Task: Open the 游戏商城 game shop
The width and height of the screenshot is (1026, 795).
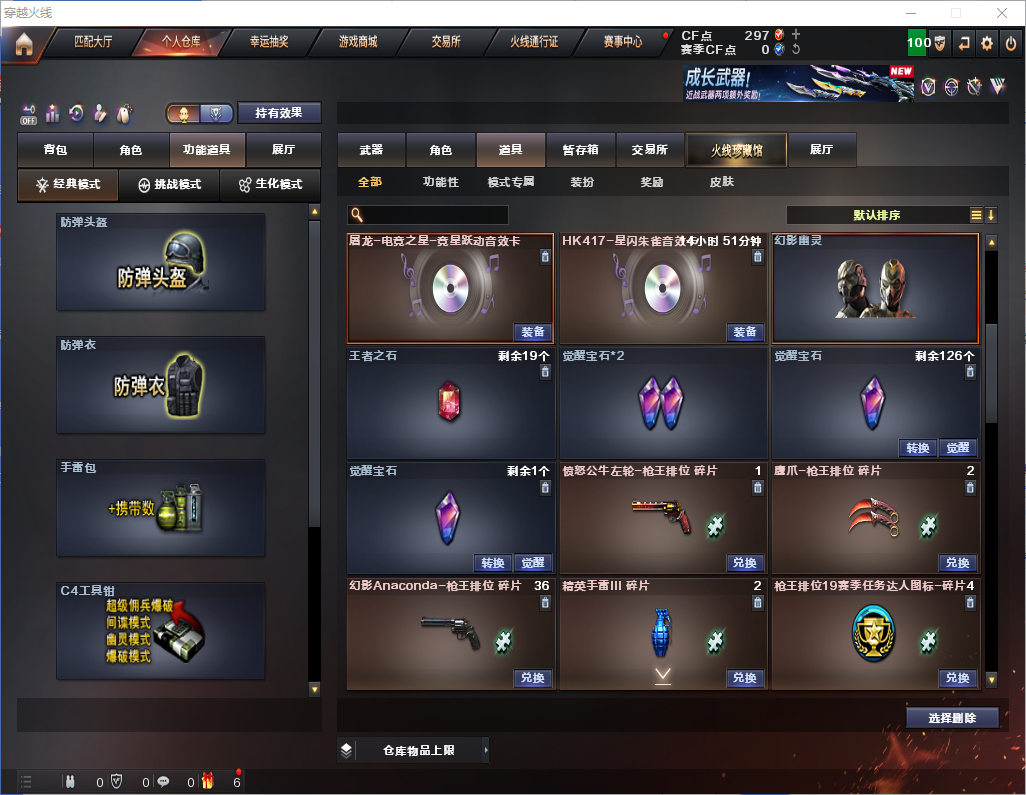Action: click(x=358, y=42)
